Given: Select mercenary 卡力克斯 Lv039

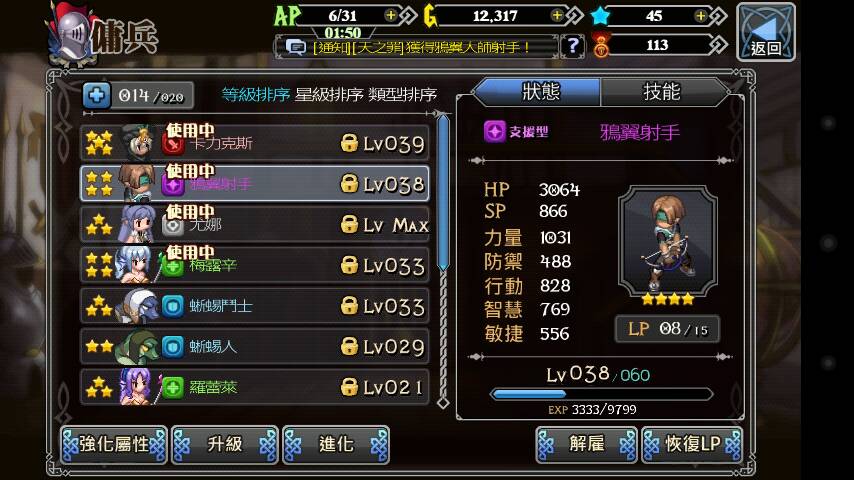Looking at the screenshot, I should tap(255, 143).
